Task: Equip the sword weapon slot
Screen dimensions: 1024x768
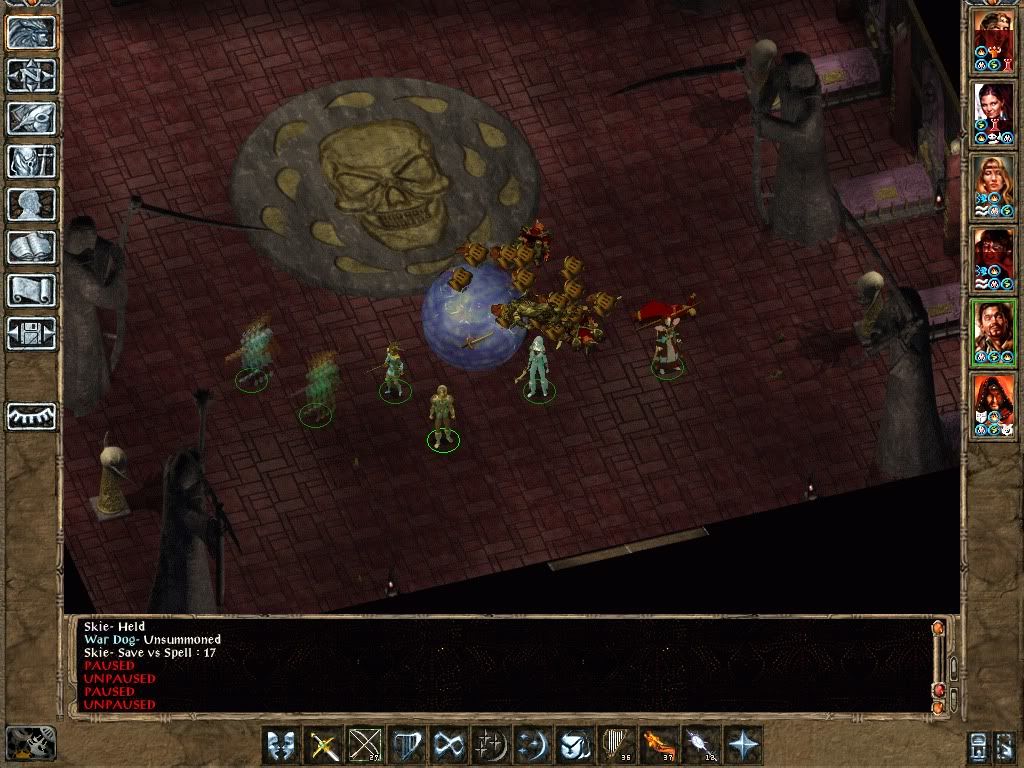Action: click(x=323, y=746)
